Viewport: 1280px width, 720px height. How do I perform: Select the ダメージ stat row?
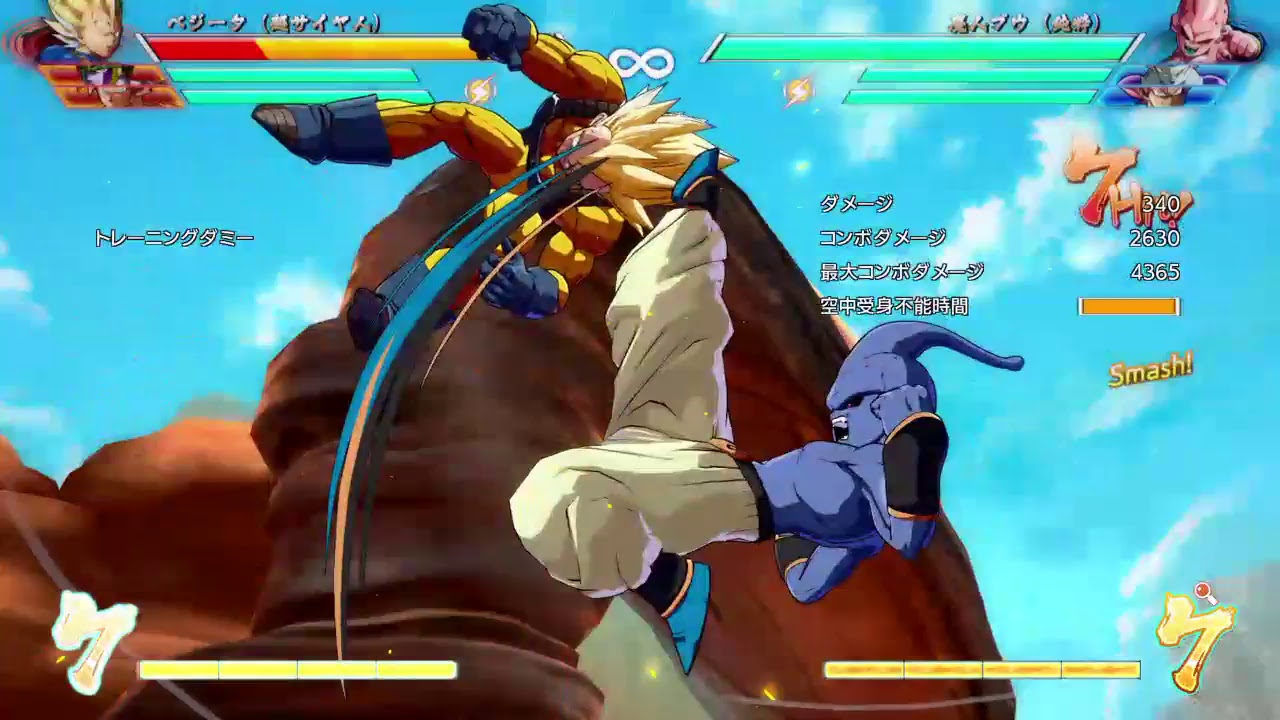855,204
